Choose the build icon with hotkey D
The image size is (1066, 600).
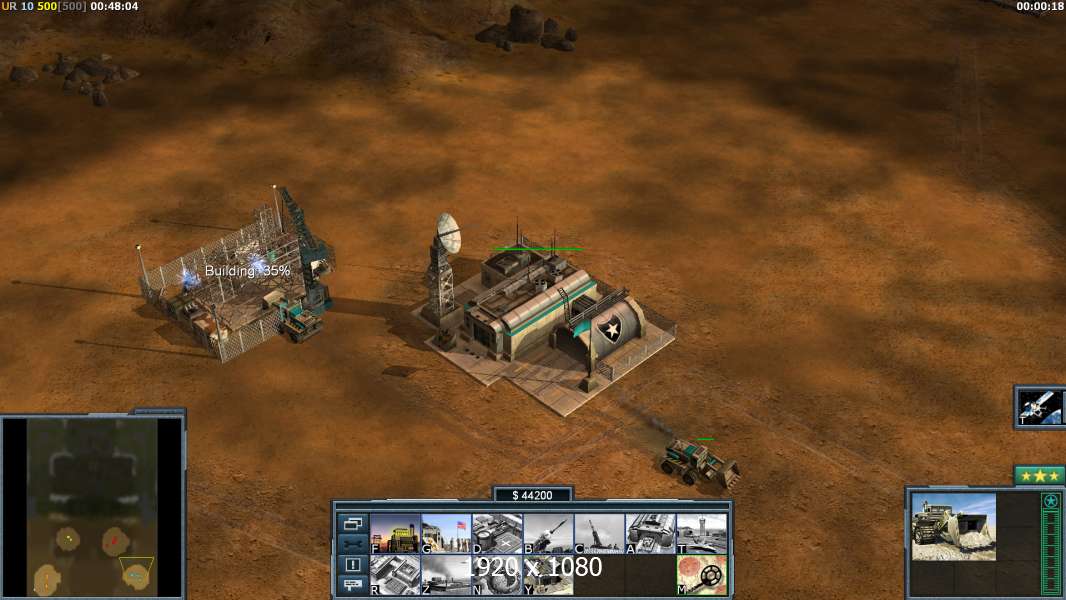[x=497, y=534]
